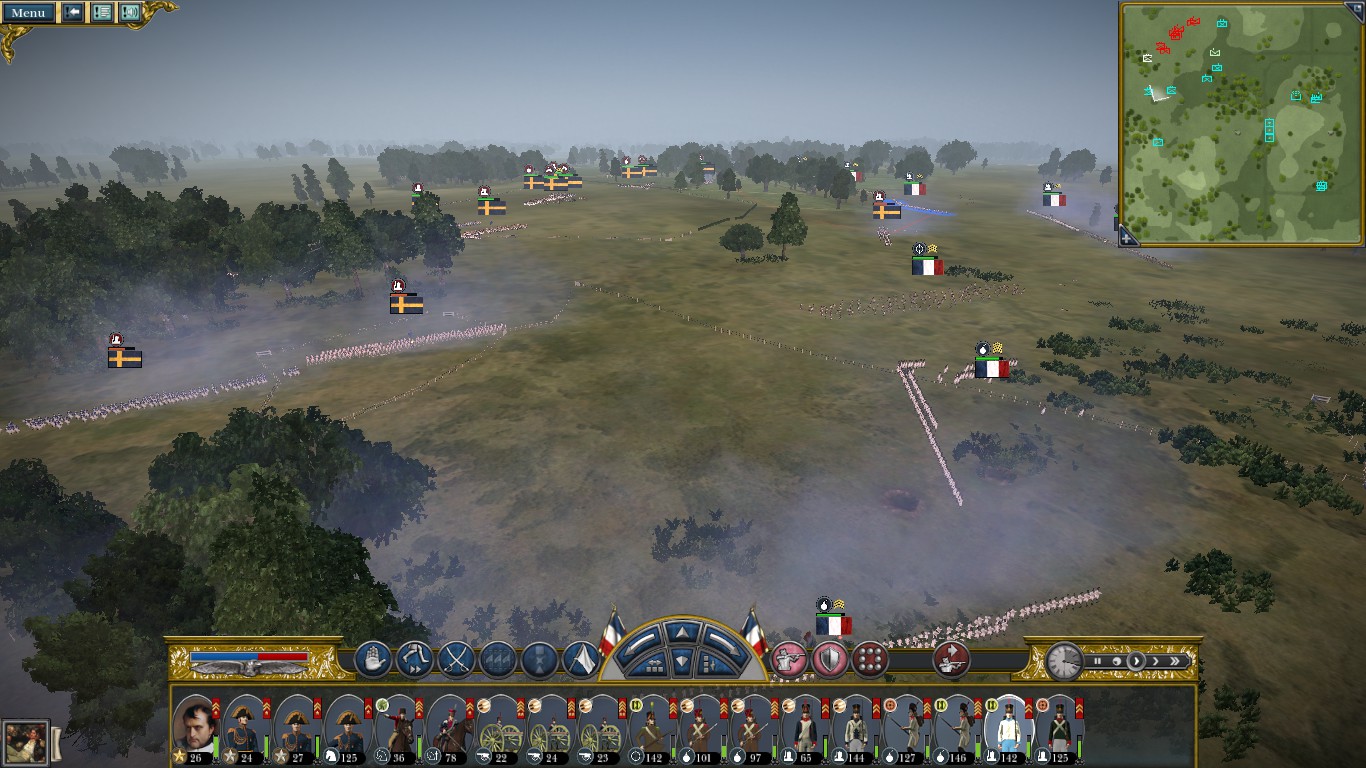Click the minimap's plus corner button
Screen dimensions: 1366x768
coord(1128,236)
